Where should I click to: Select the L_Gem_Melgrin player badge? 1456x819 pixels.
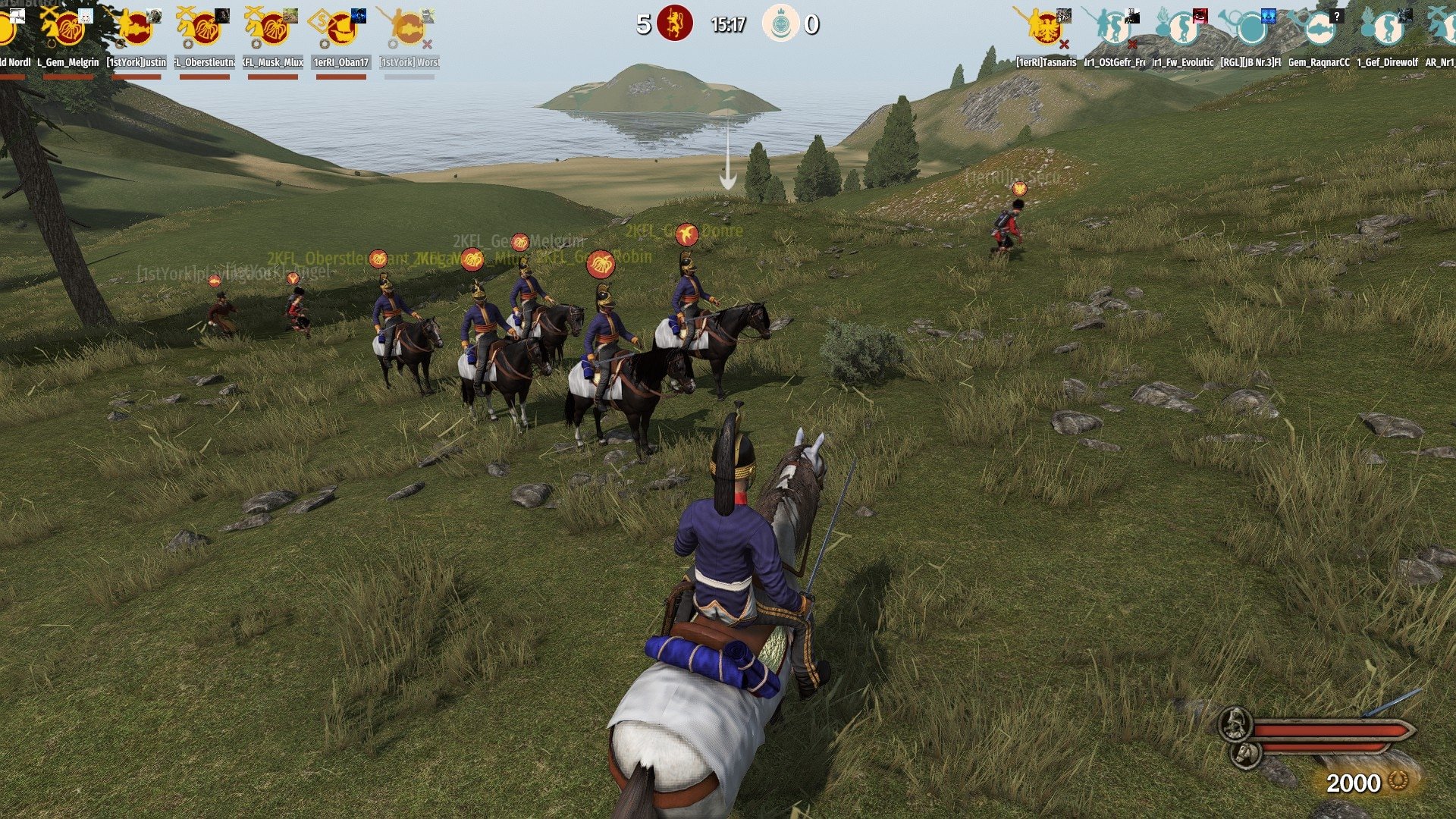pyautogui.click(x=68, y=29)
